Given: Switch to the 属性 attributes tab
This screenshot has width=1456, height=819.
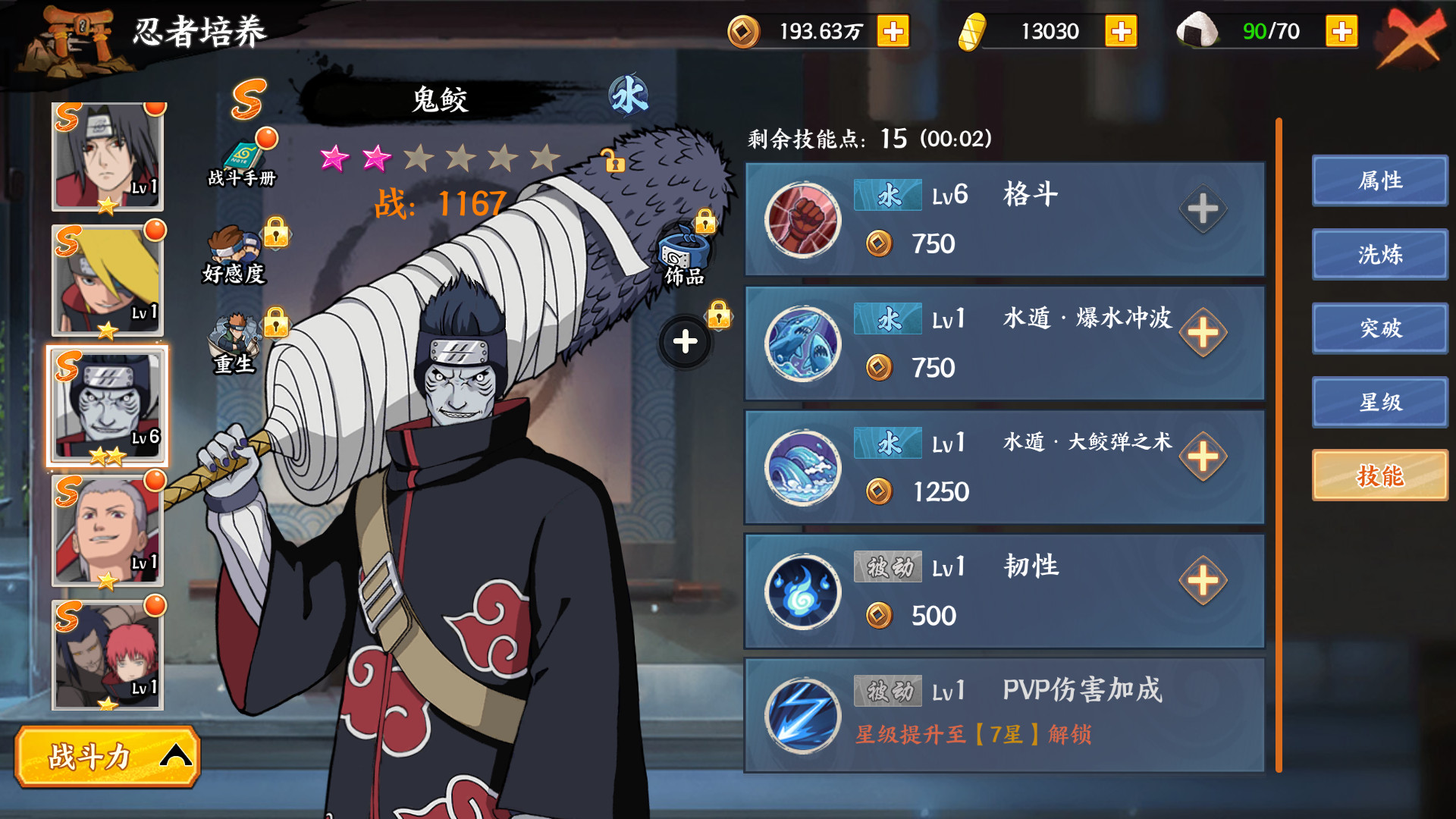Looking at the screenshot, I should point(1379,180).
